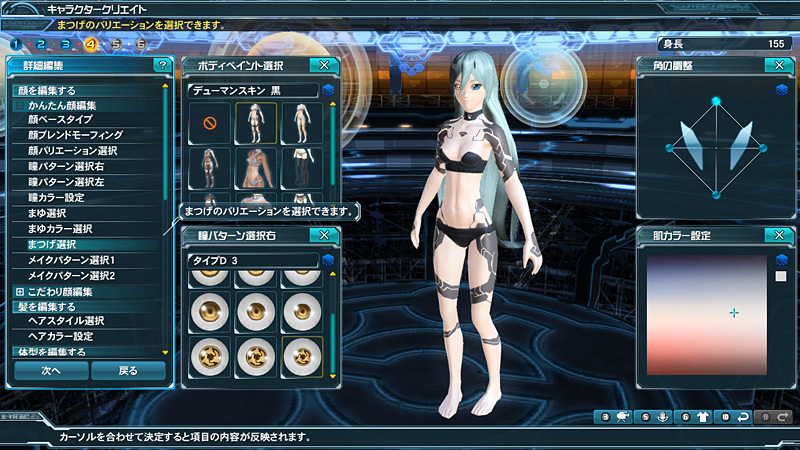Screen dimensions: 800x450
Task: Click the 戻る (Back) button
Action: tap(128, 370)
